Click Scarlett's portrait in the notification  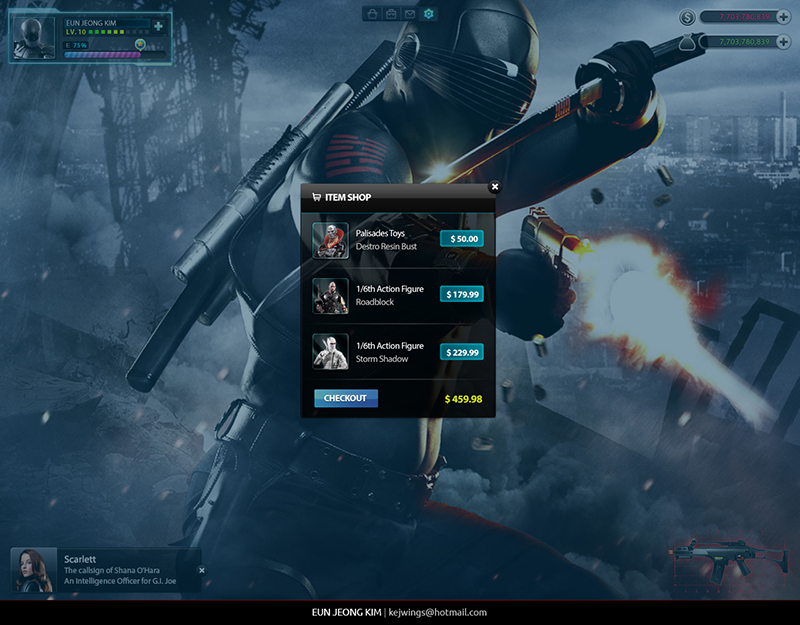(x=34, y=570)
